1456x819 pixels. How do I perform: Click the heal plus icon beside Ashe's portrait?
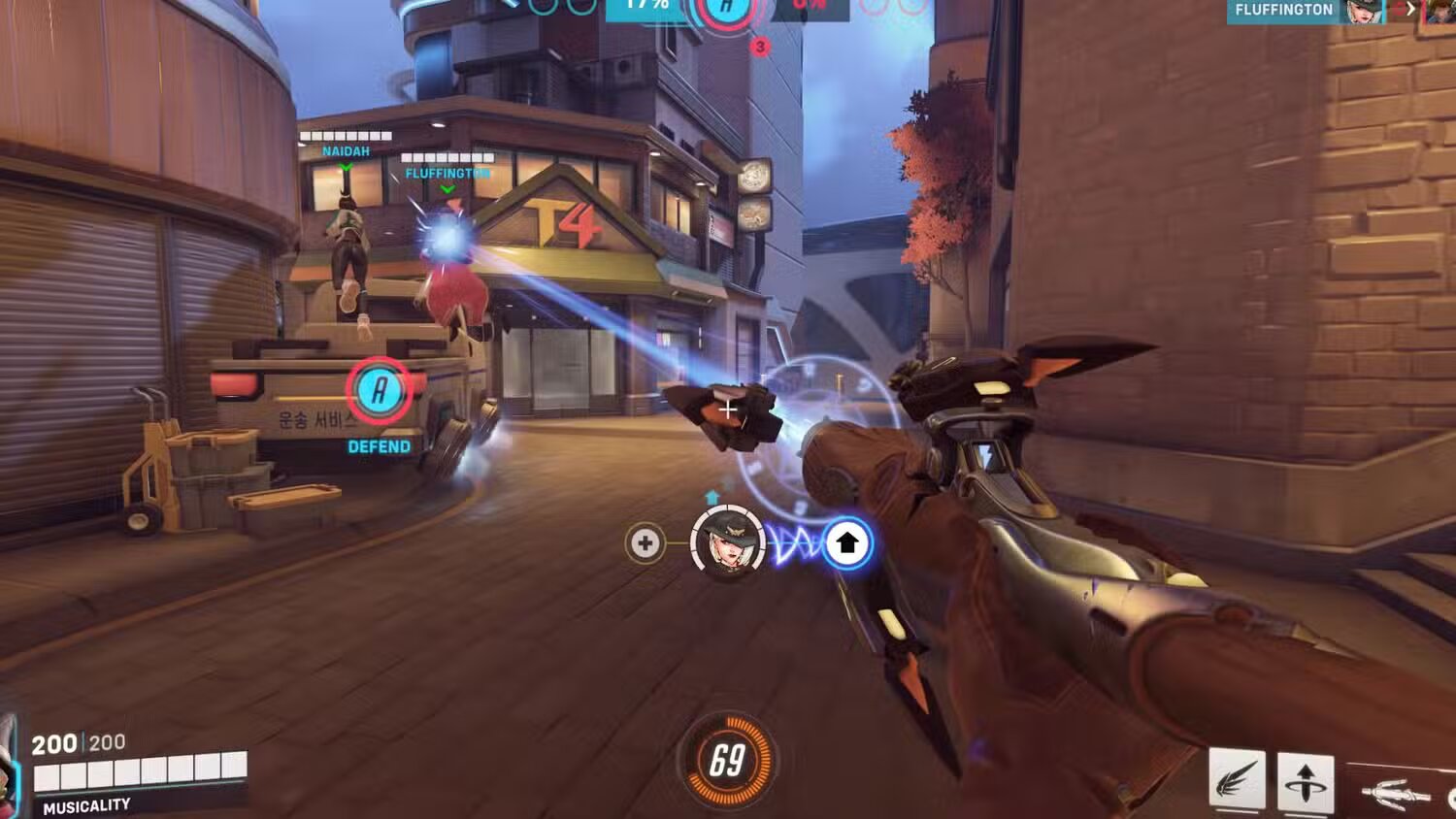point(645,543)
